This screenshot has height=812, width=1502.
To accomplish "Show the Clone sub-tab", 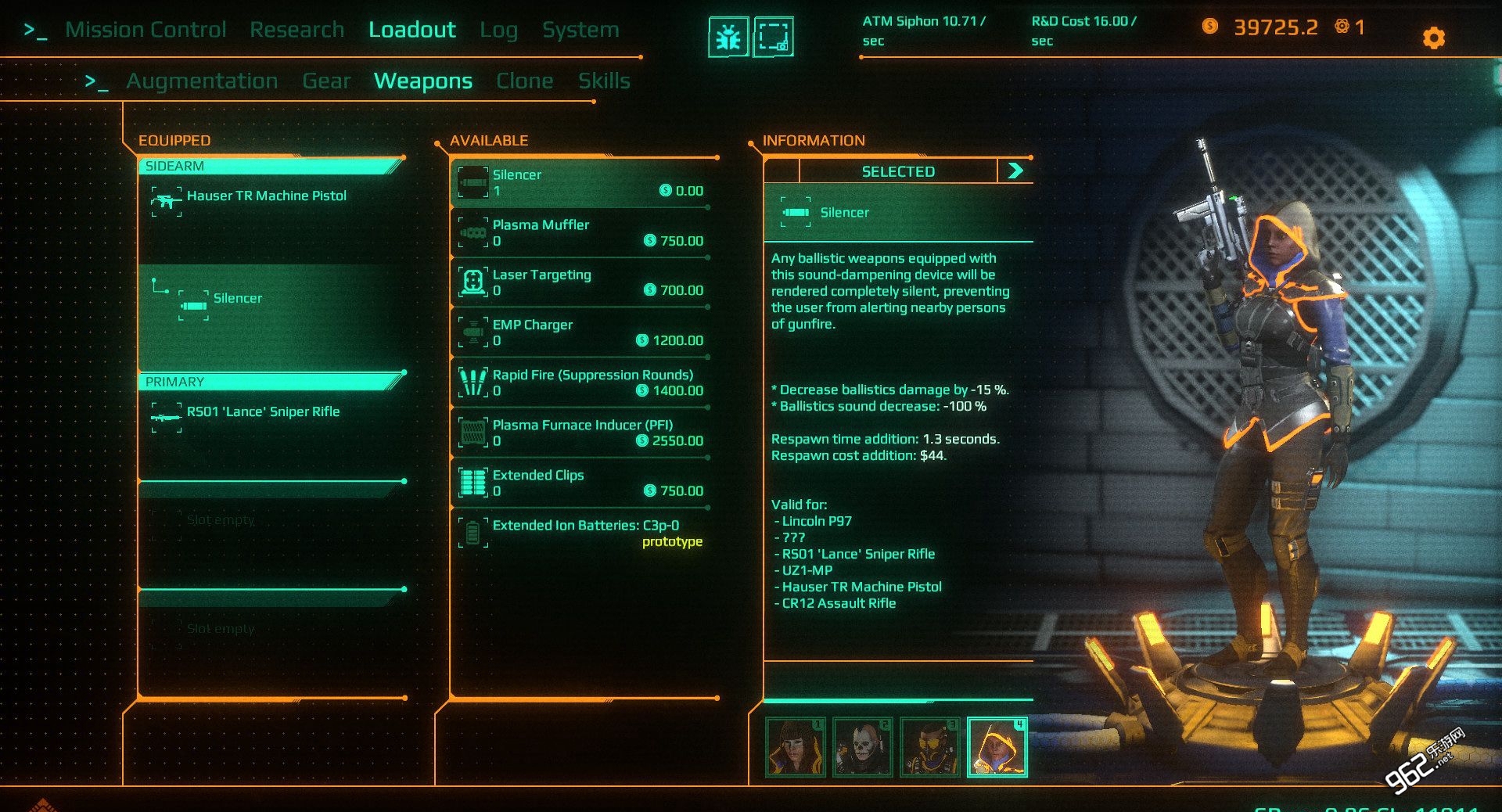I will tap(524, 81).
